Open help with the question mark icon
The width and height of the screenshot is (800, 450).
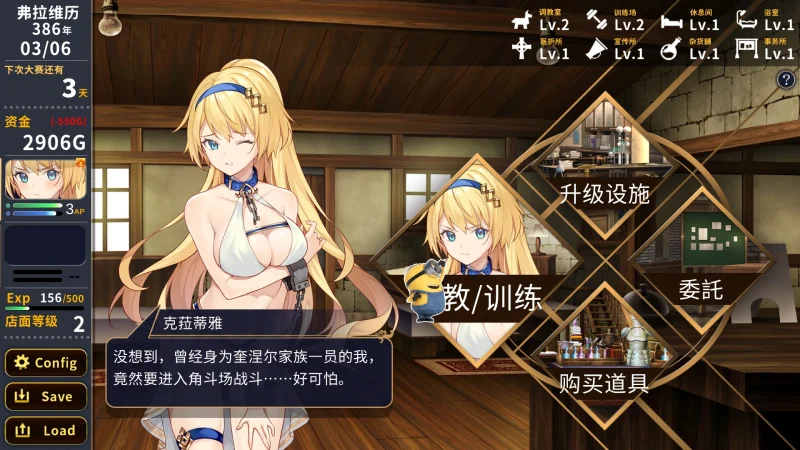[785, 80]
